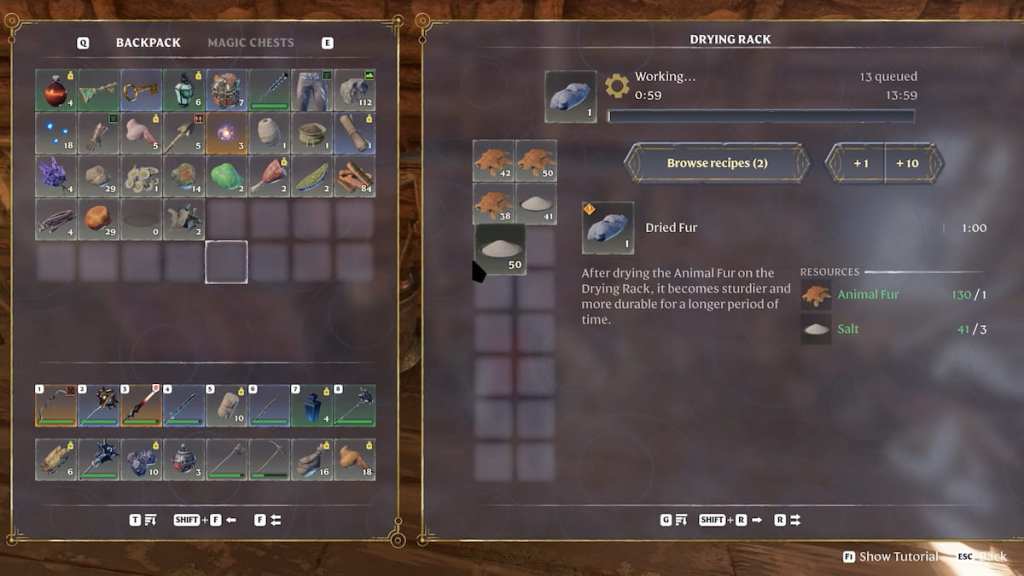
Task: Select the red potion flask slot
Action: click(x=55, y=90)
